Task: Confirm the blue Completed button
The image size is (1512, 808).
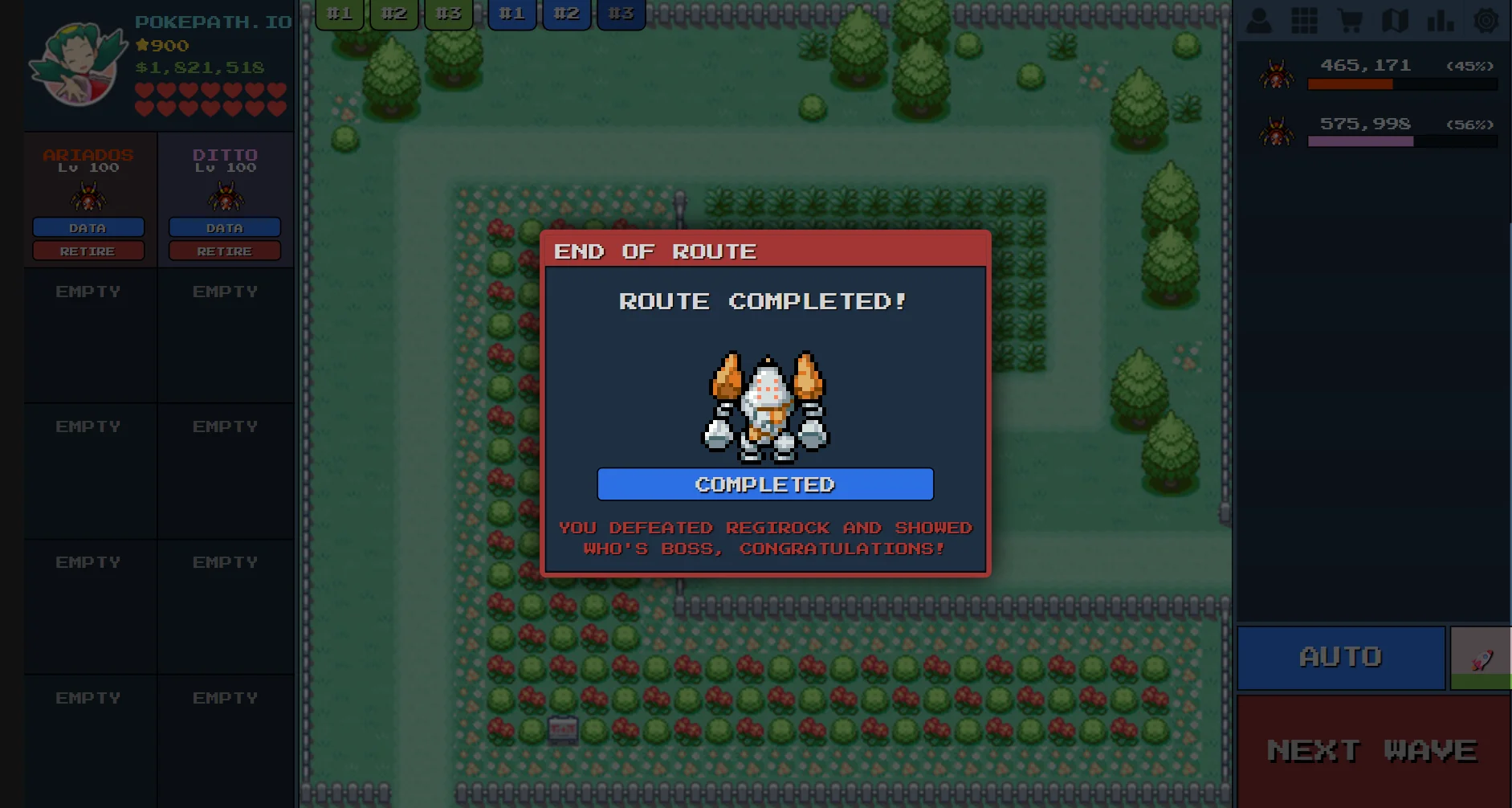Action: coord(764,484)
